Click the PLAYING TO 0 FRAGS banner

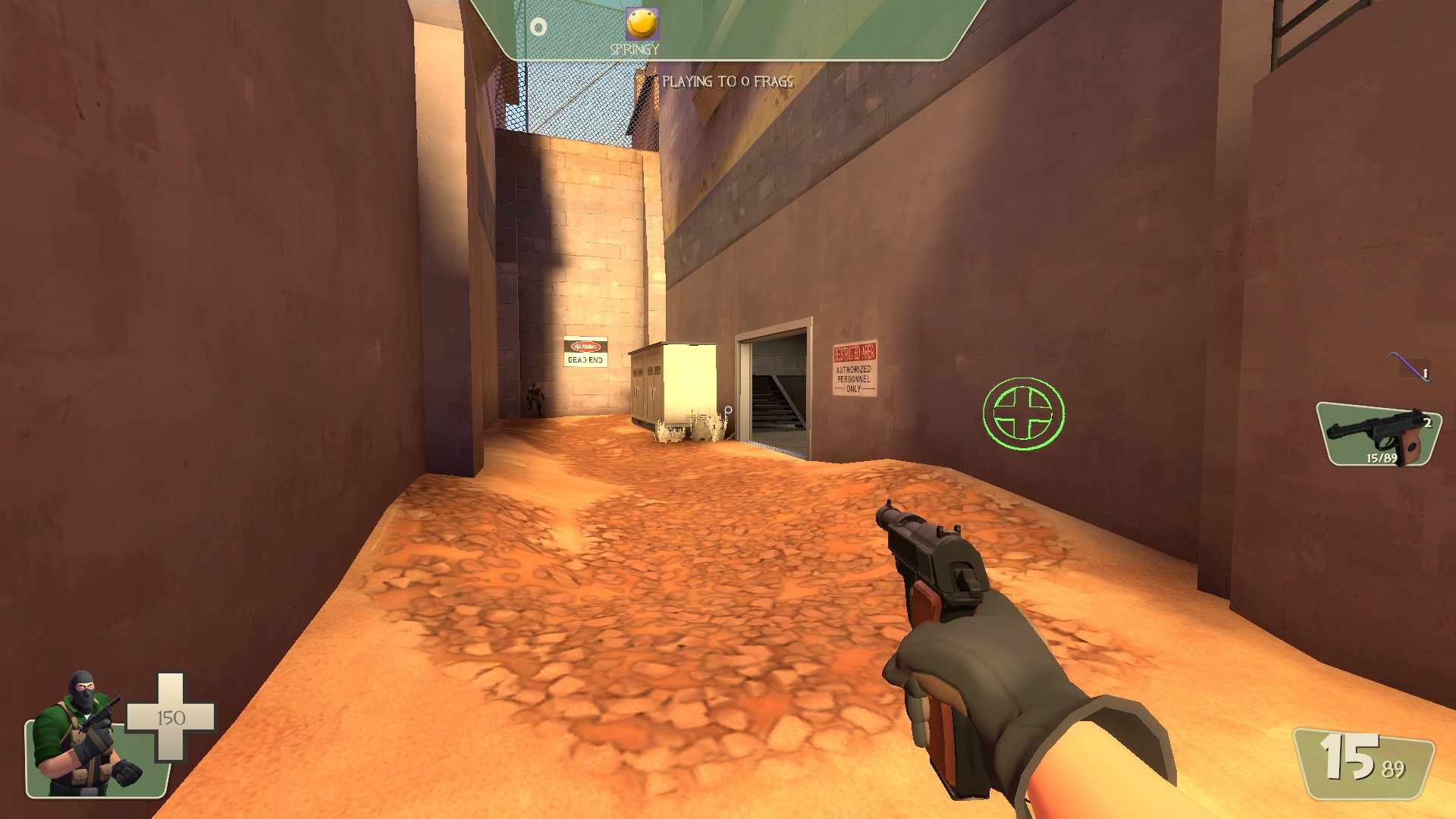(728, 80)
